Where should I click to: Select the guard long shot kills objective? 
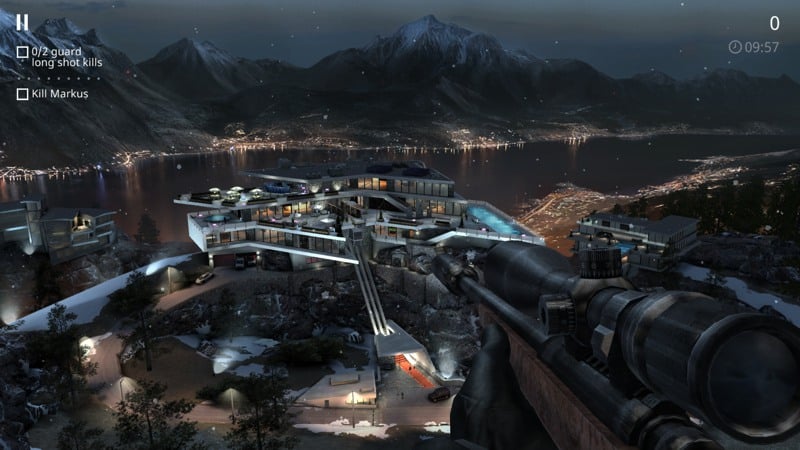tap(60, 57)
